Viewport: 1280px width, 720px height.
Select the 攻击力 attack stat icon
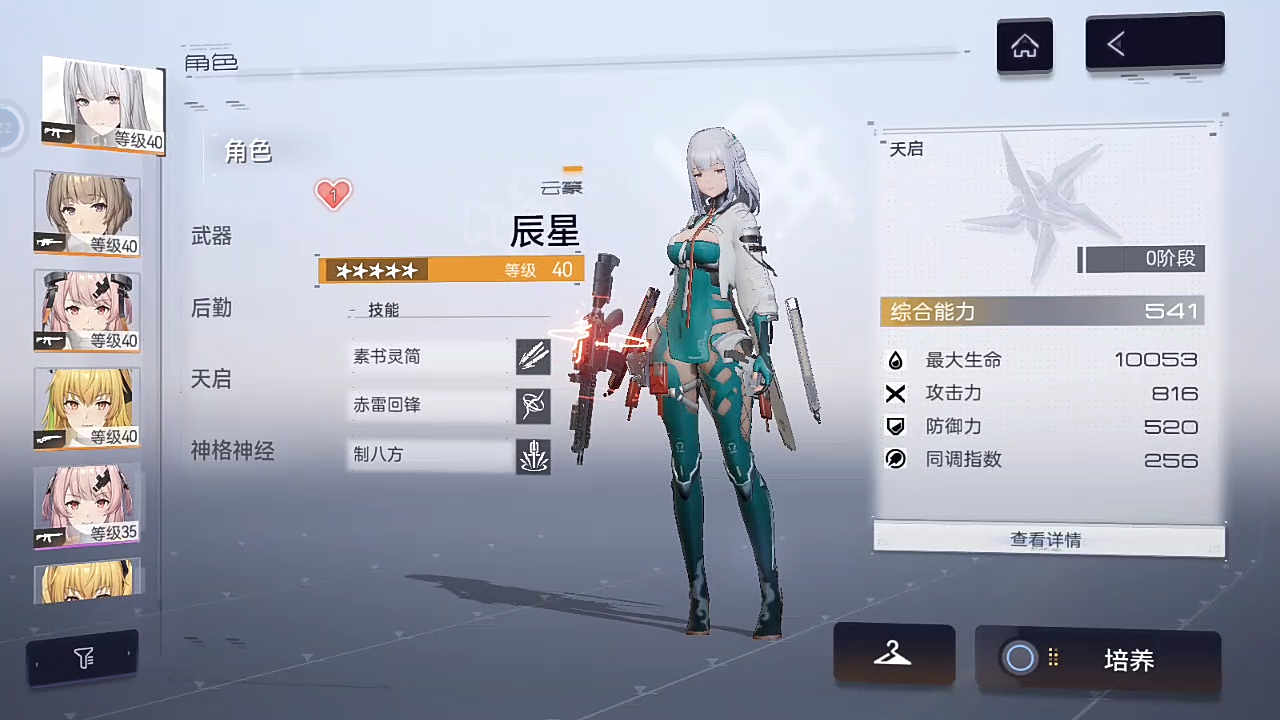click(896, 393)
